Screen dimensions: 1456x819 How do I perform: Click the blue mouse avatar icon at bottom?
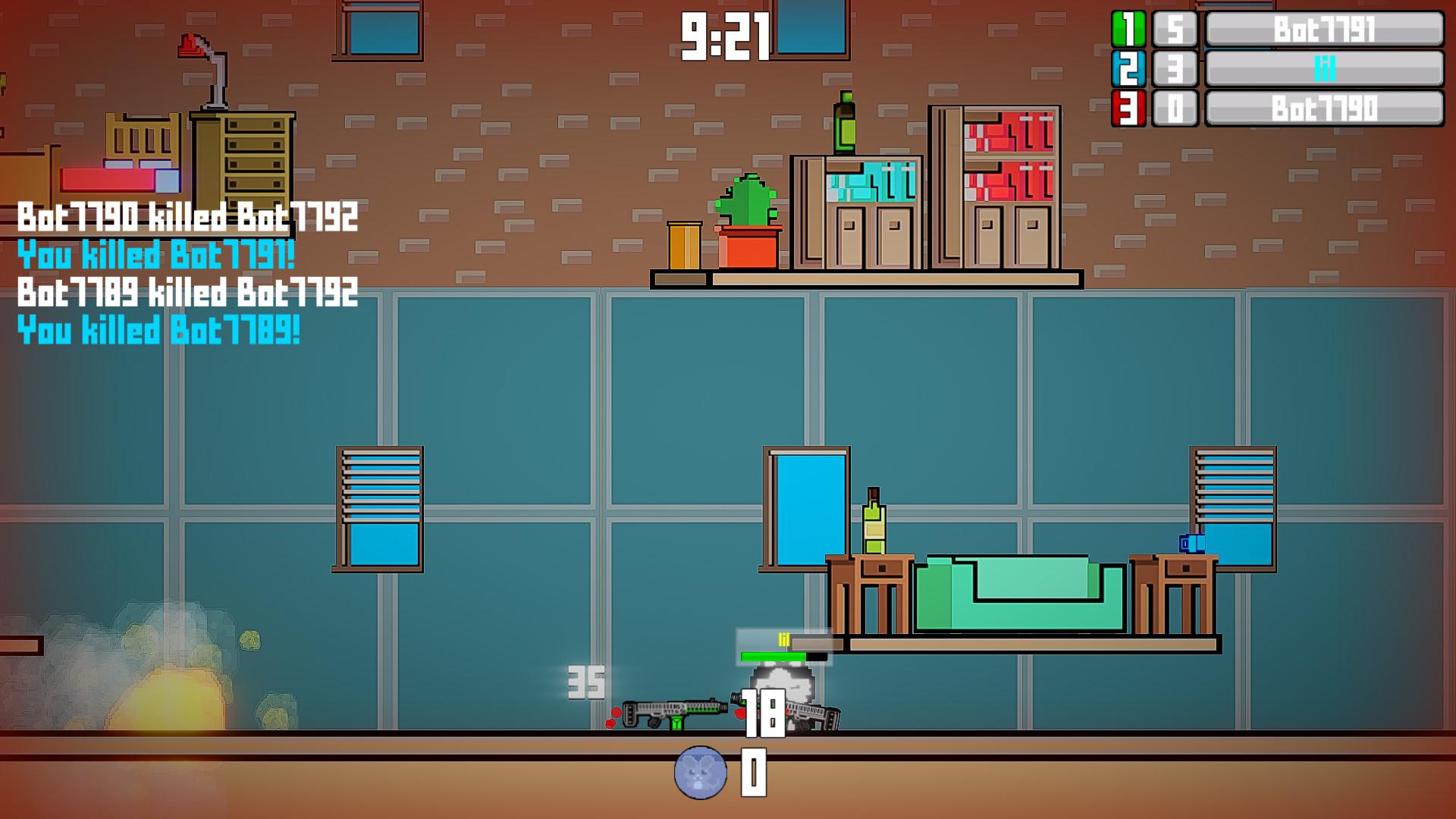tap(701, 773)
